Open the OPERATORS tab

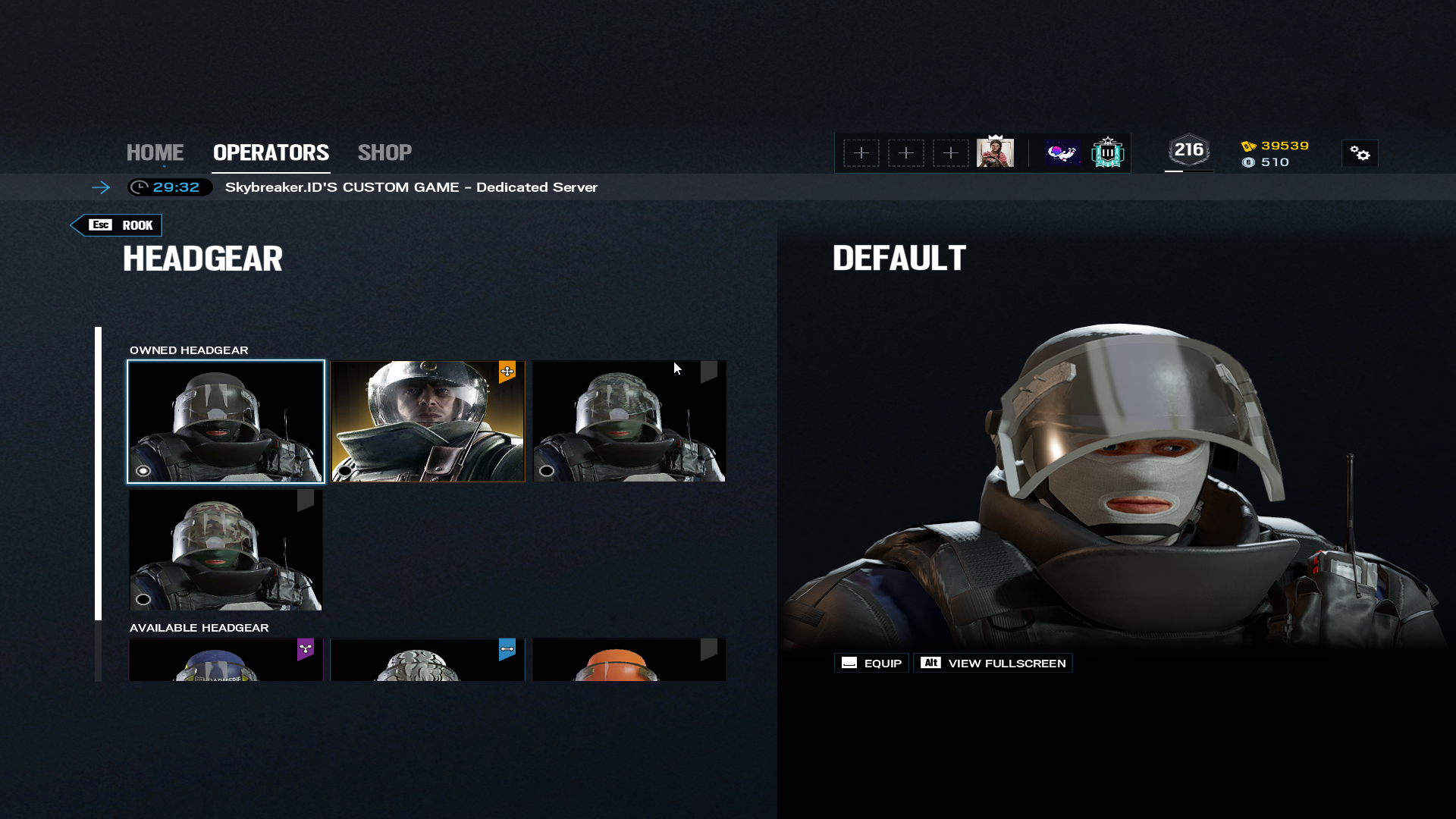click(271, 152)
